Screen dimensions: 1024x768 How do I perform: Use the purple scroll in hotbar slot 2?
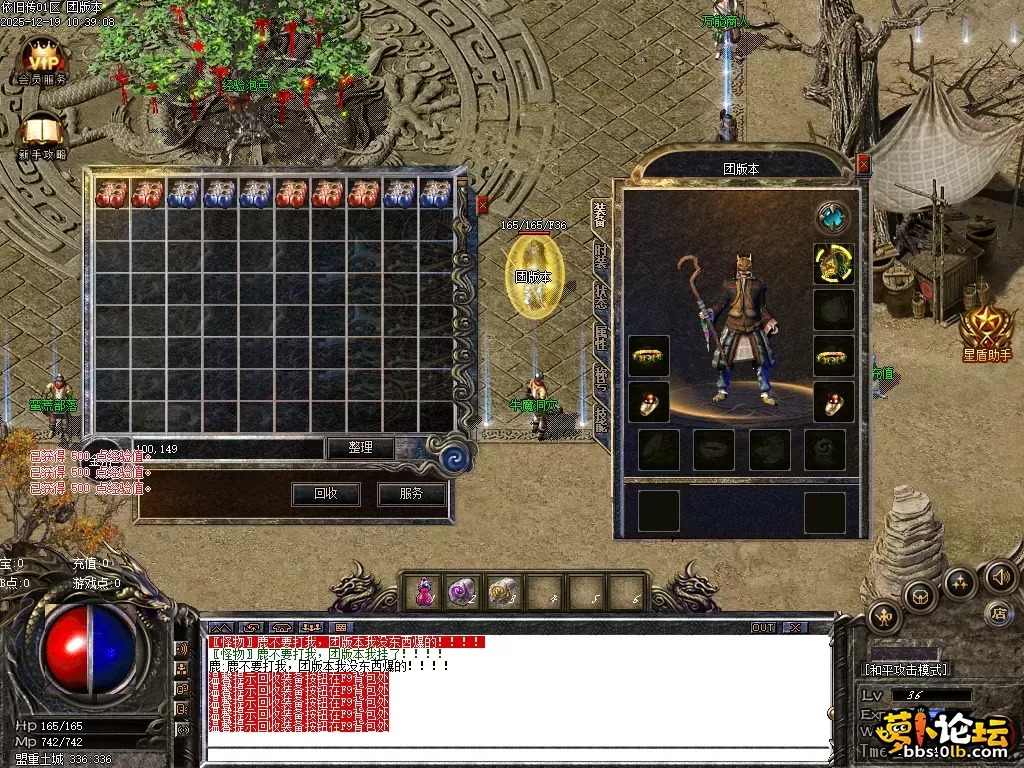click(x=462, y=593)
